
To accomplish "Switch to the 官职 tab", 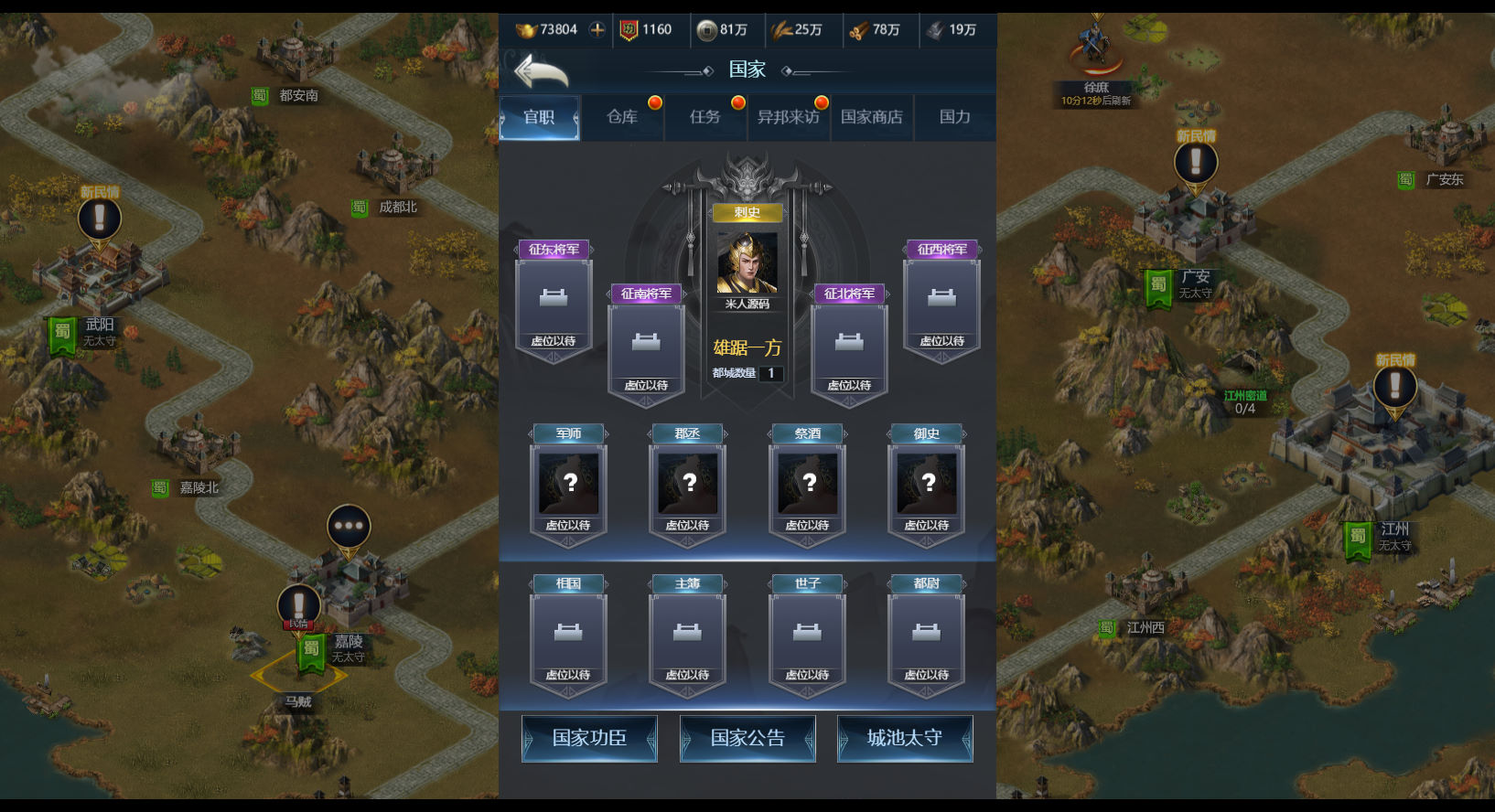I will 539,117.
